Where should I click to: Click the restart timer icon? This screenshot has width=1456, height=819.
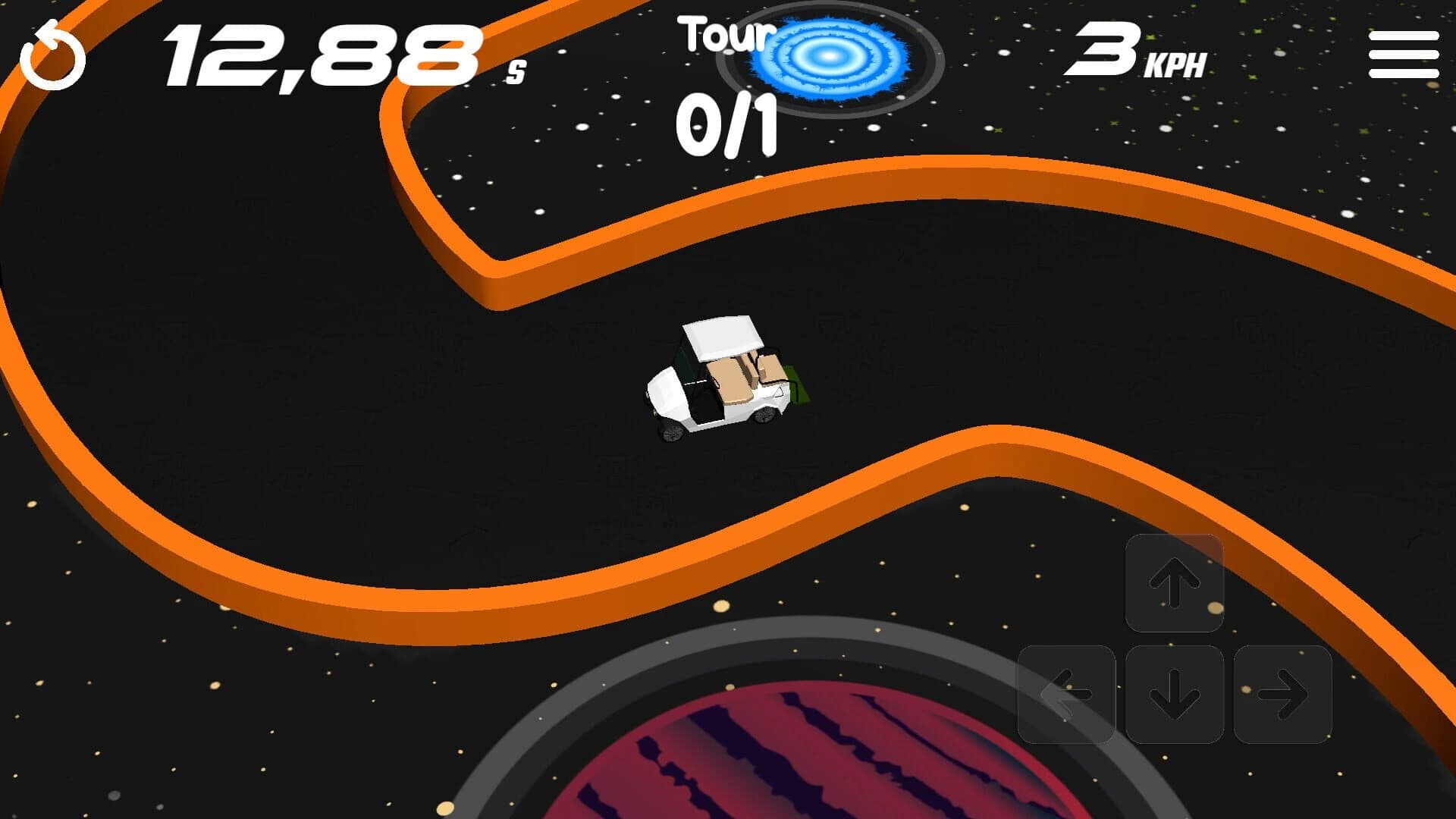[52, 55]
